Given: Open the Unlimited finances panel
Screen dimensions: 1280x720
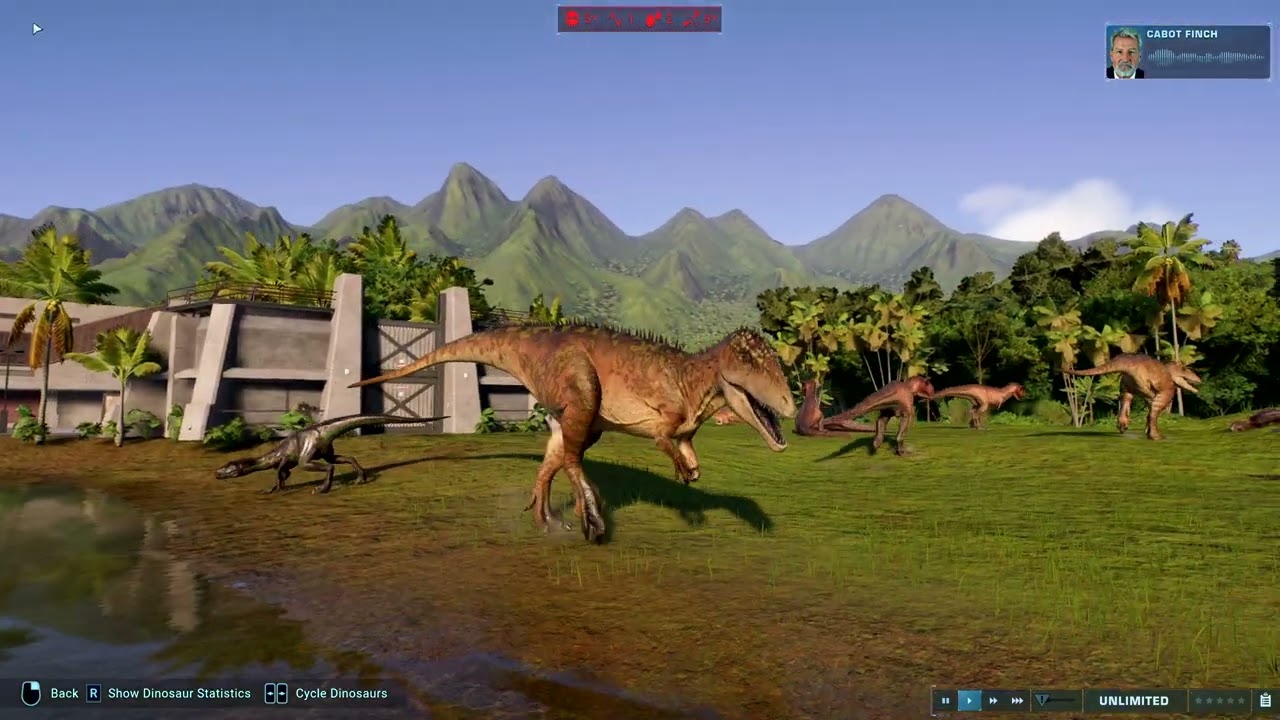Looking at the screenshot, I should coord(1133,701).
